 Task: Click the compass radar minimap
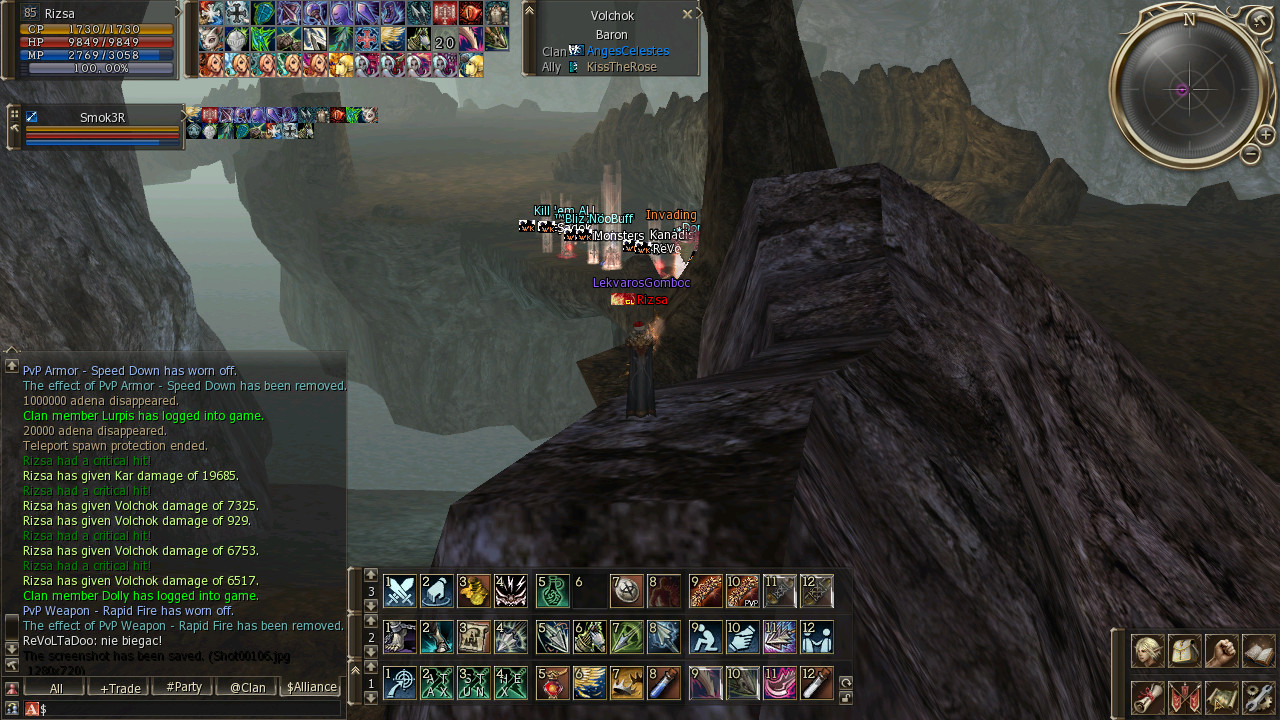(x=1183, y=90)
